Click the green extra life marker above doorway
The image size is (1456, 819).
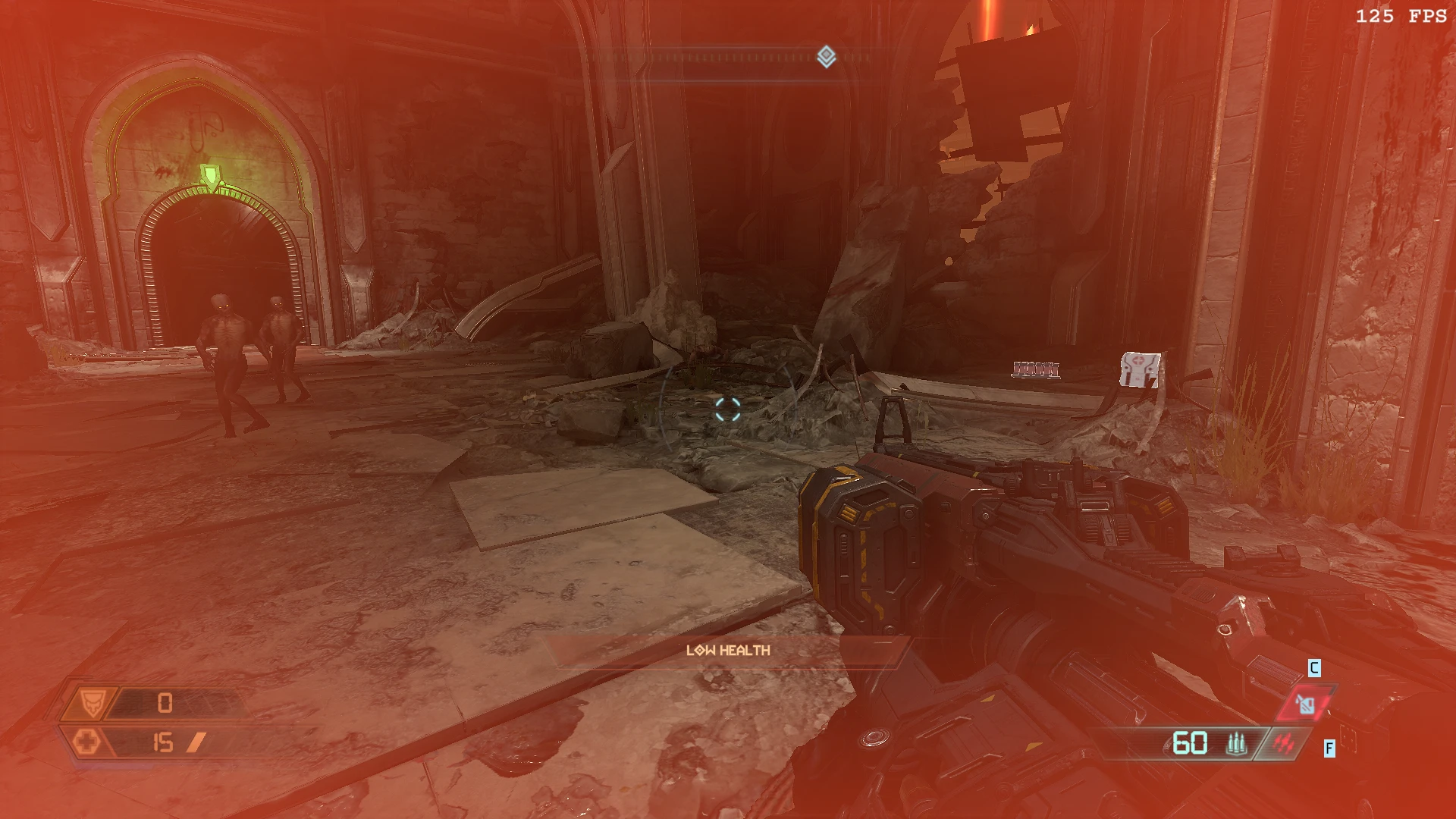click(x=212, y=174)
